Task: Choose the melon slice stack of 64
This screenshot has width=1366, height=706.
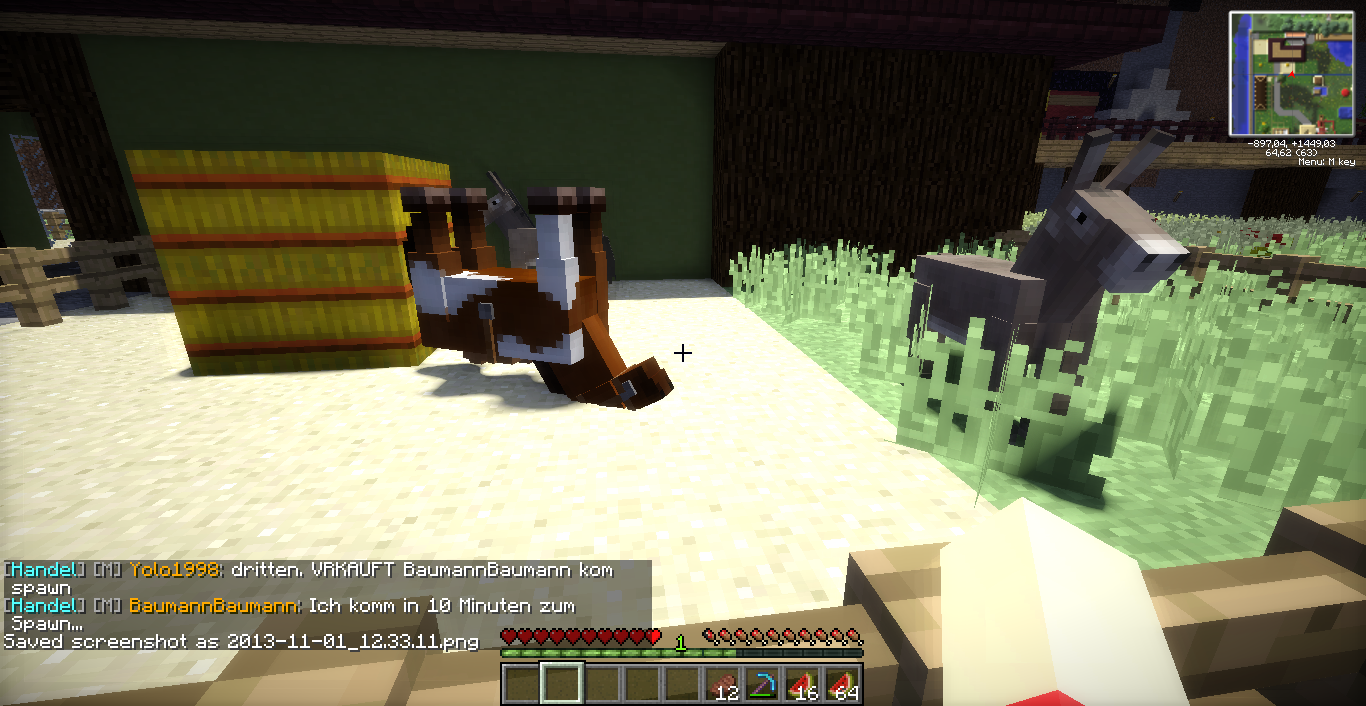Action: [842, 684]
